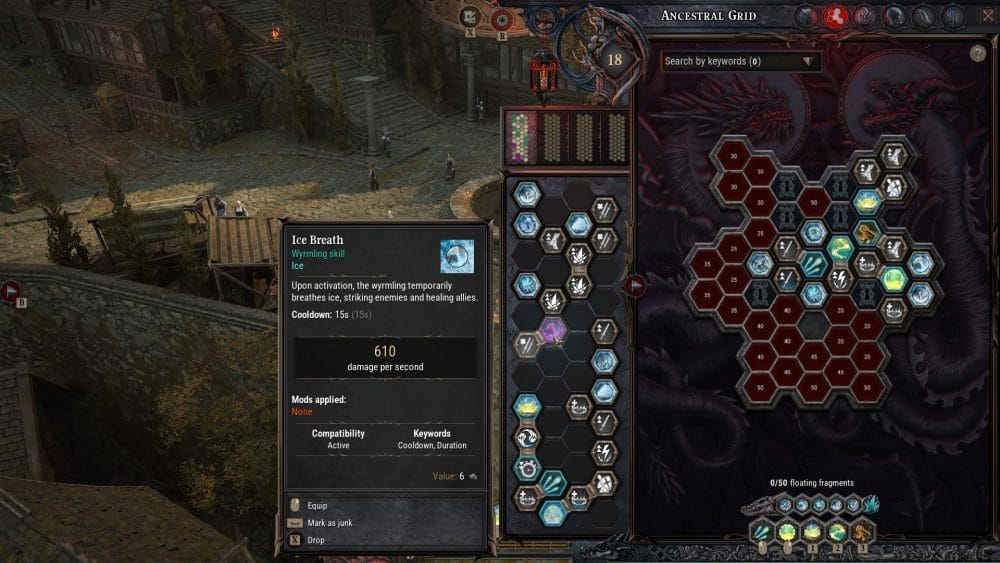This screenshot has height=563, width=1000.
Task: Select the highlighted red tab icon
Action: 835,16
